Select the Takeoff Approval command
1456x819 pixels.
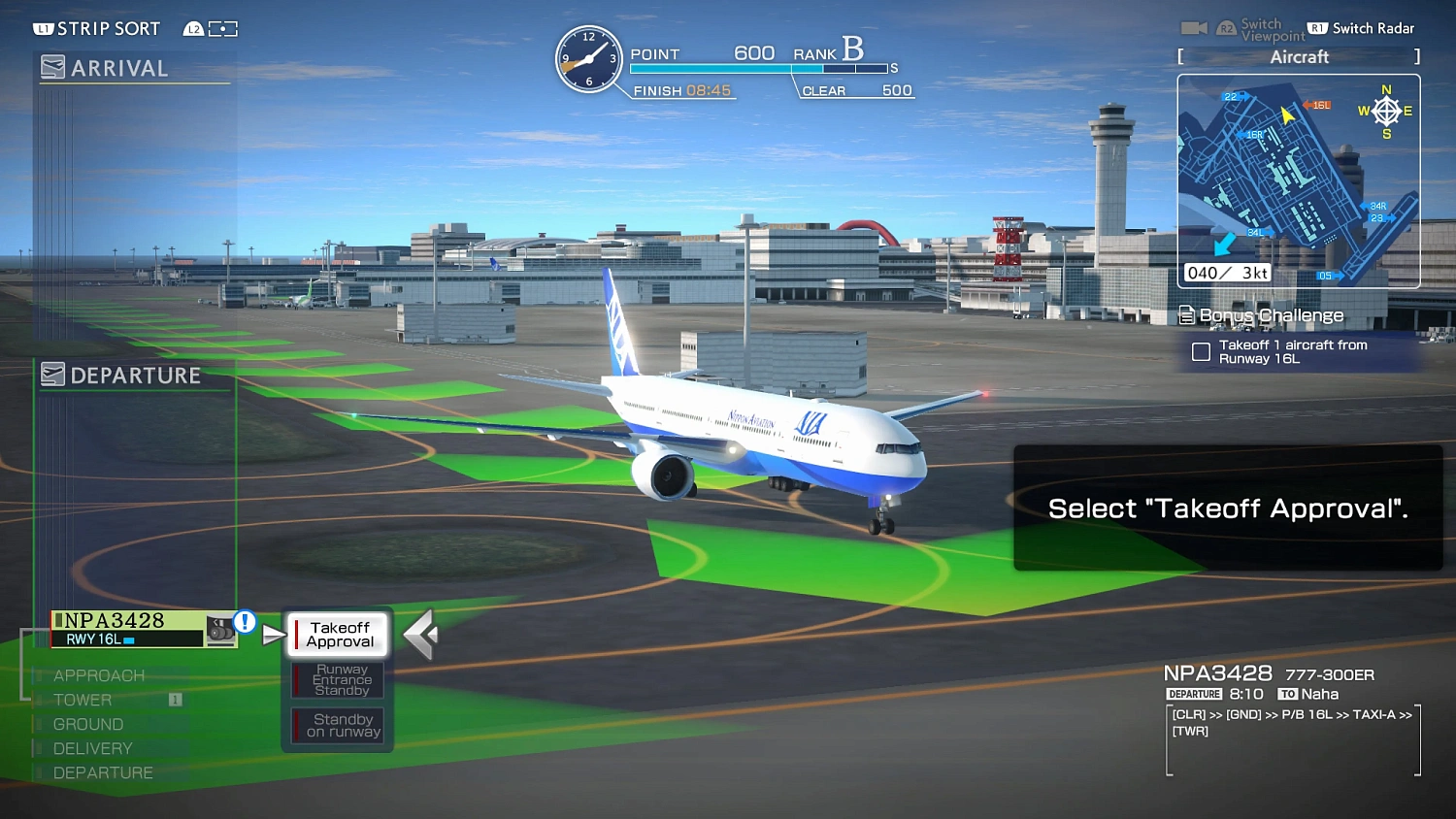(x=337, y=634)
